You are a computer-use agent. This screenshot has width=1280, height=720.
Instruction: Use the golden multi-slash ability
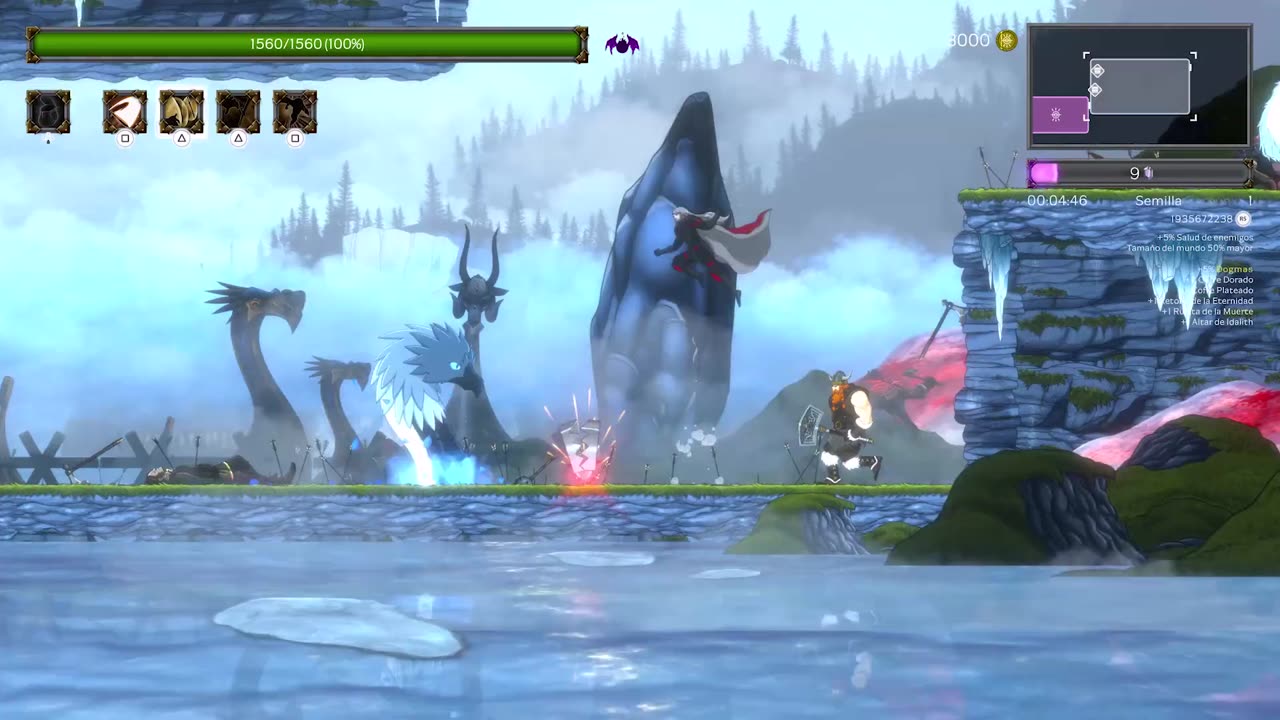point(182,112)
